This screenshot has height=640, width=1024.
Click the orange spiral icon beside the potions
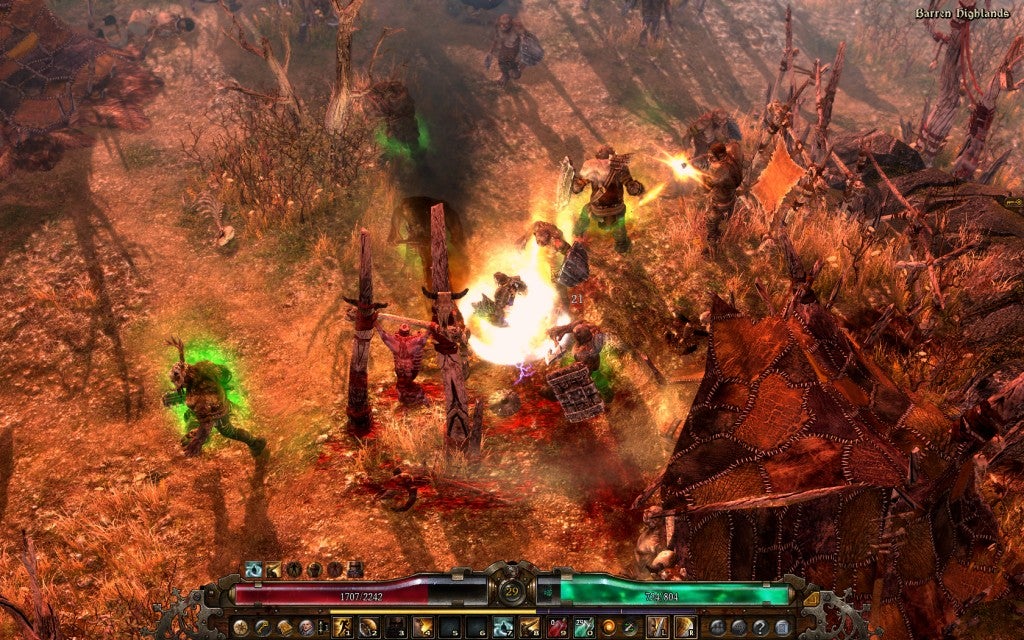[x=608, y=627]
